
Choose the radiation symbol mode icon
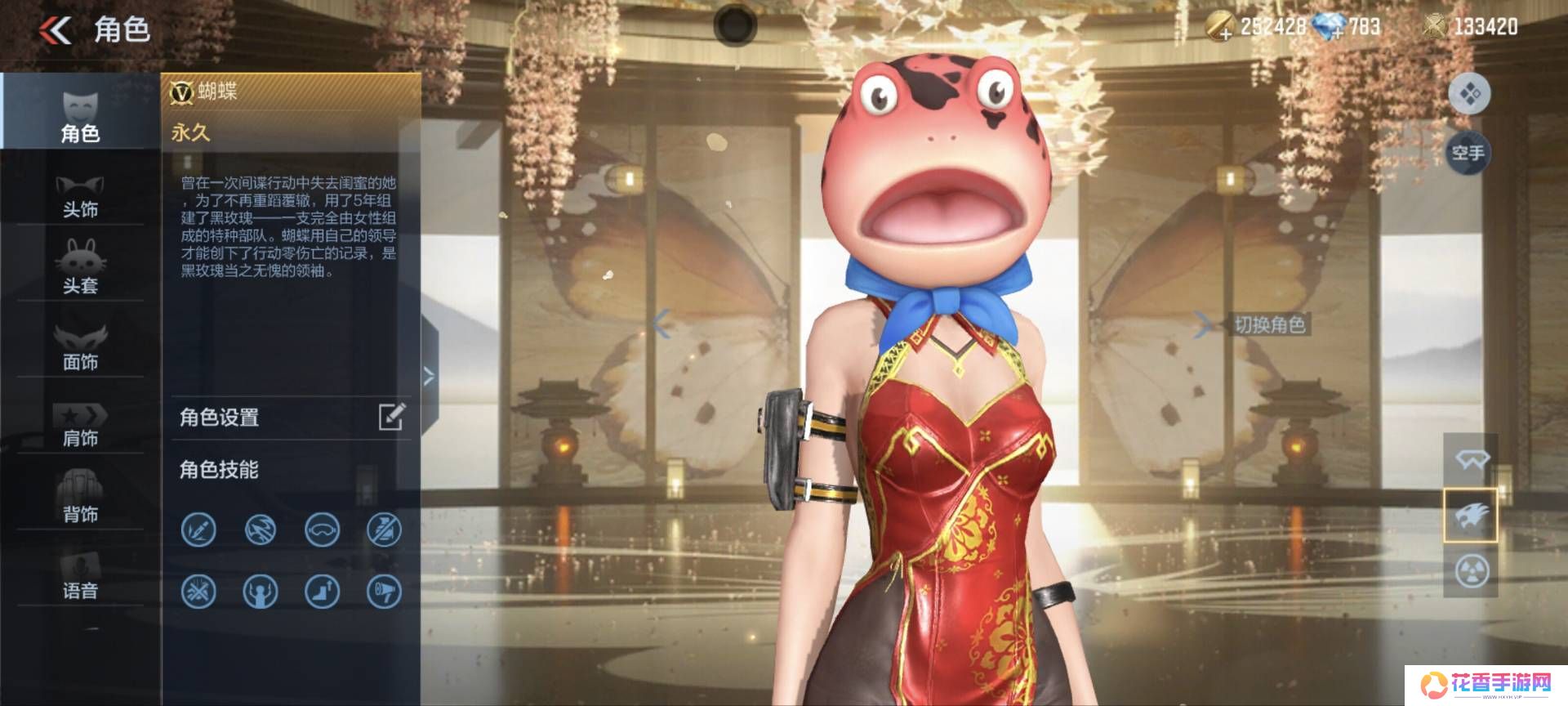[1472, 570]
